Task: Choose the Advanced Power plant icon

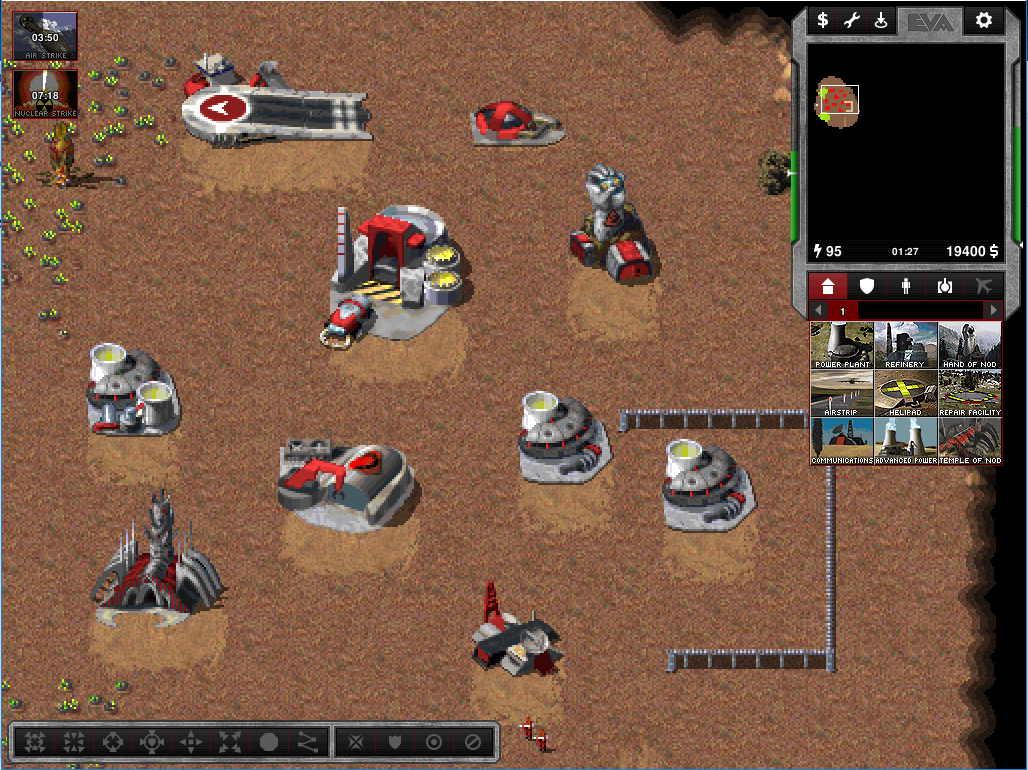Action: click(x=906, y=441)
